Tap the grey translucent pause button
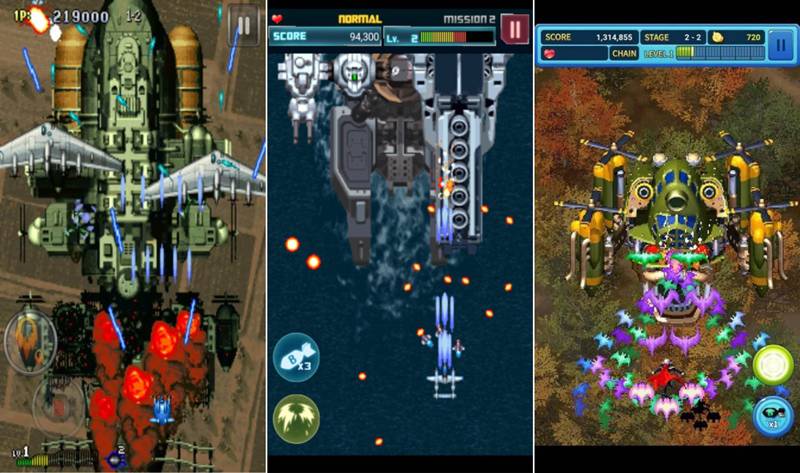This screenshot has height=473, width=800. click(x=243, y=24)
